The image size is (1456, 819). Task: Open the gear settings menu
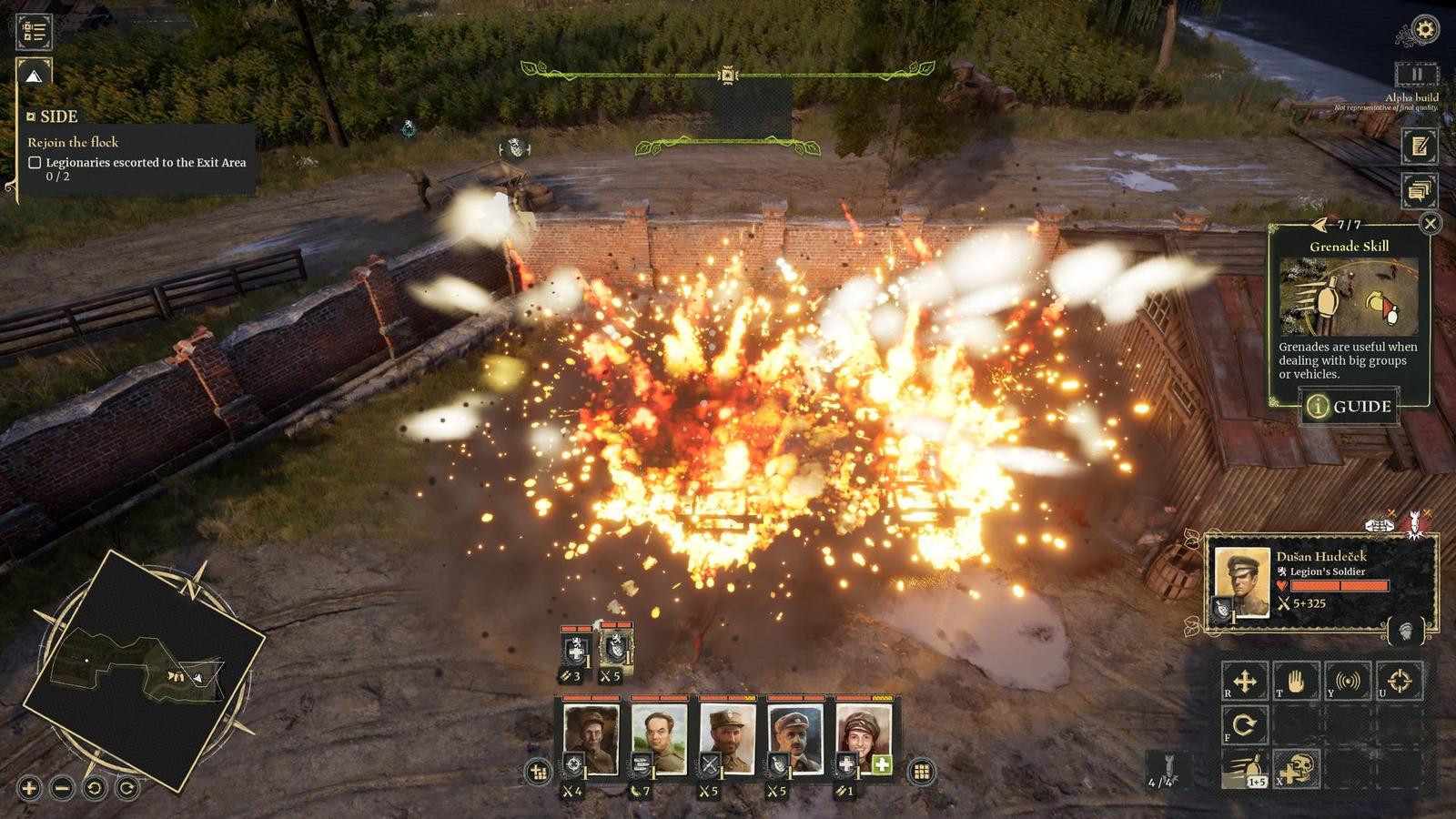(1424, 30)
